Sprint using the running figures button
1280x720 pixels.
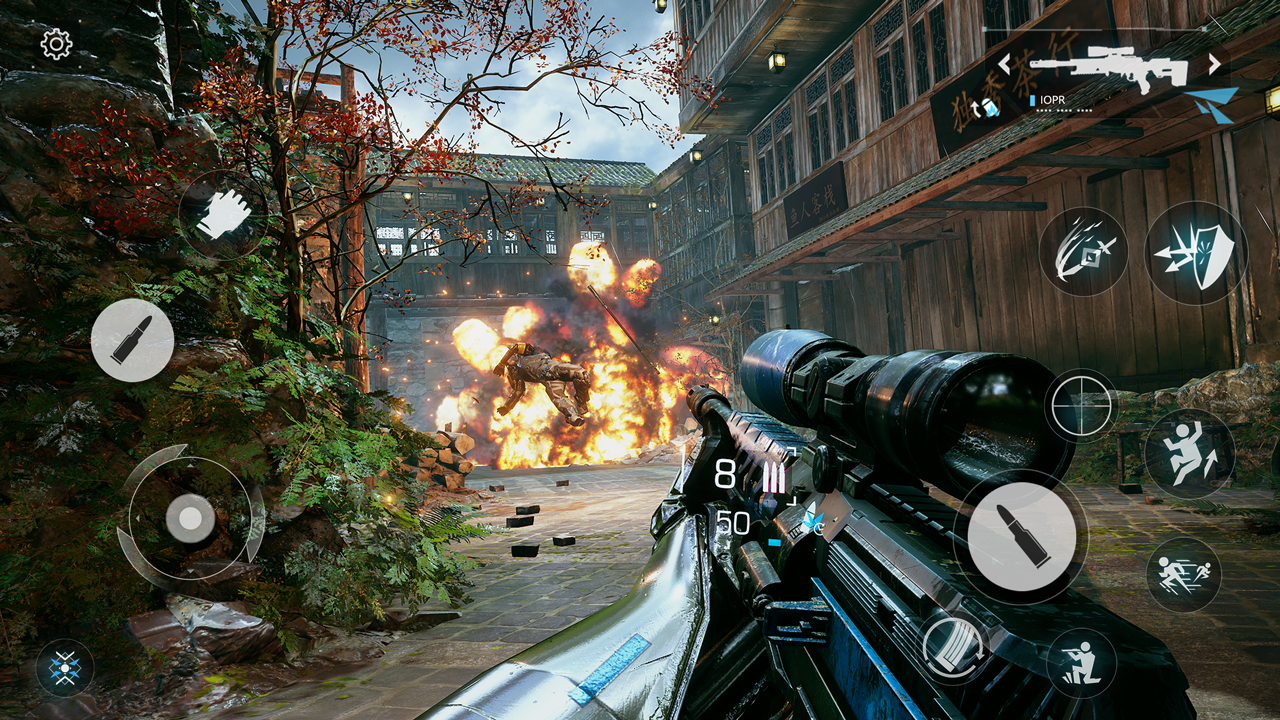pos(1184,574)
